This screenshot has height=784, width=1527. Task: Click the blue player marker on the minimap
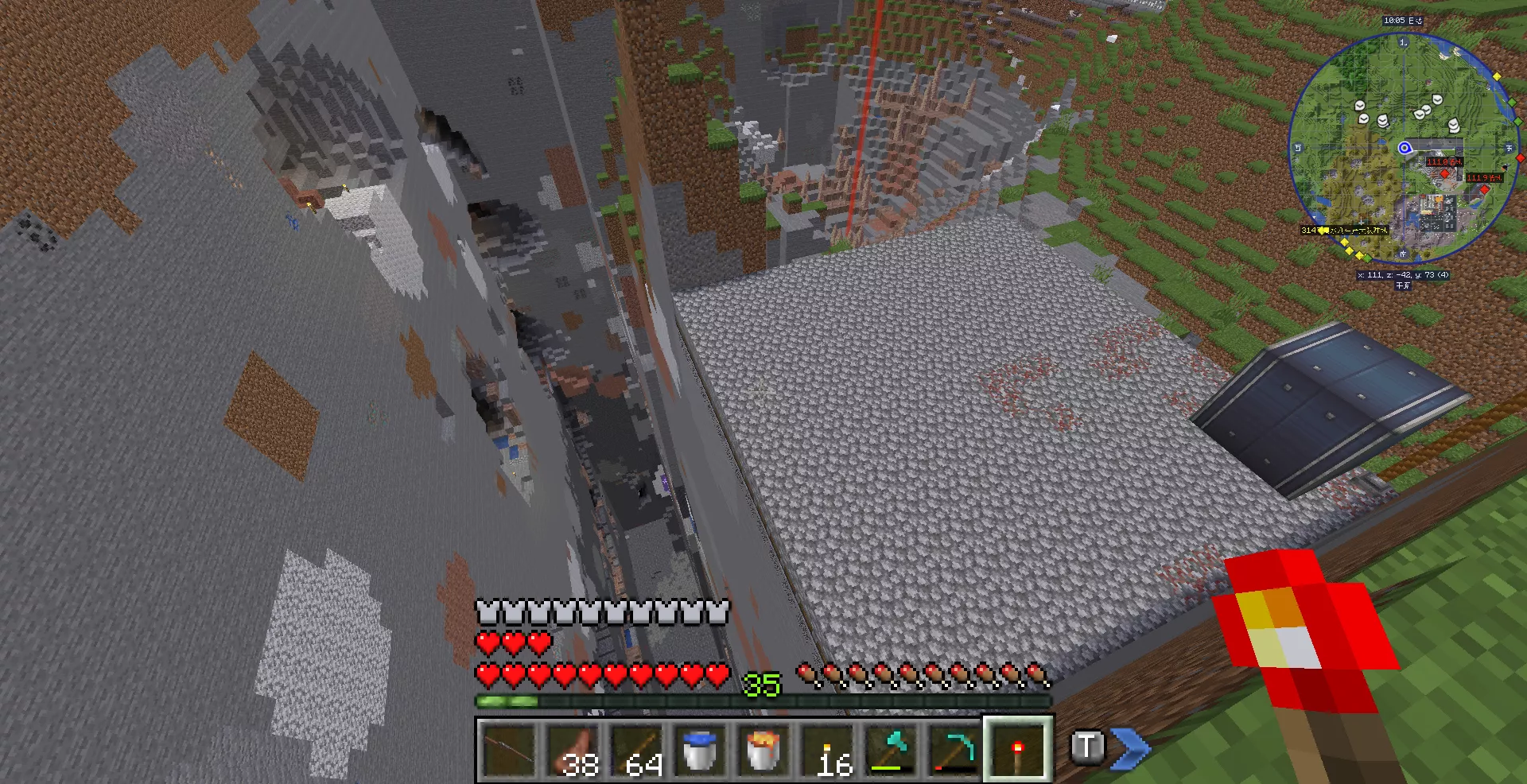tap(1405, 148)
